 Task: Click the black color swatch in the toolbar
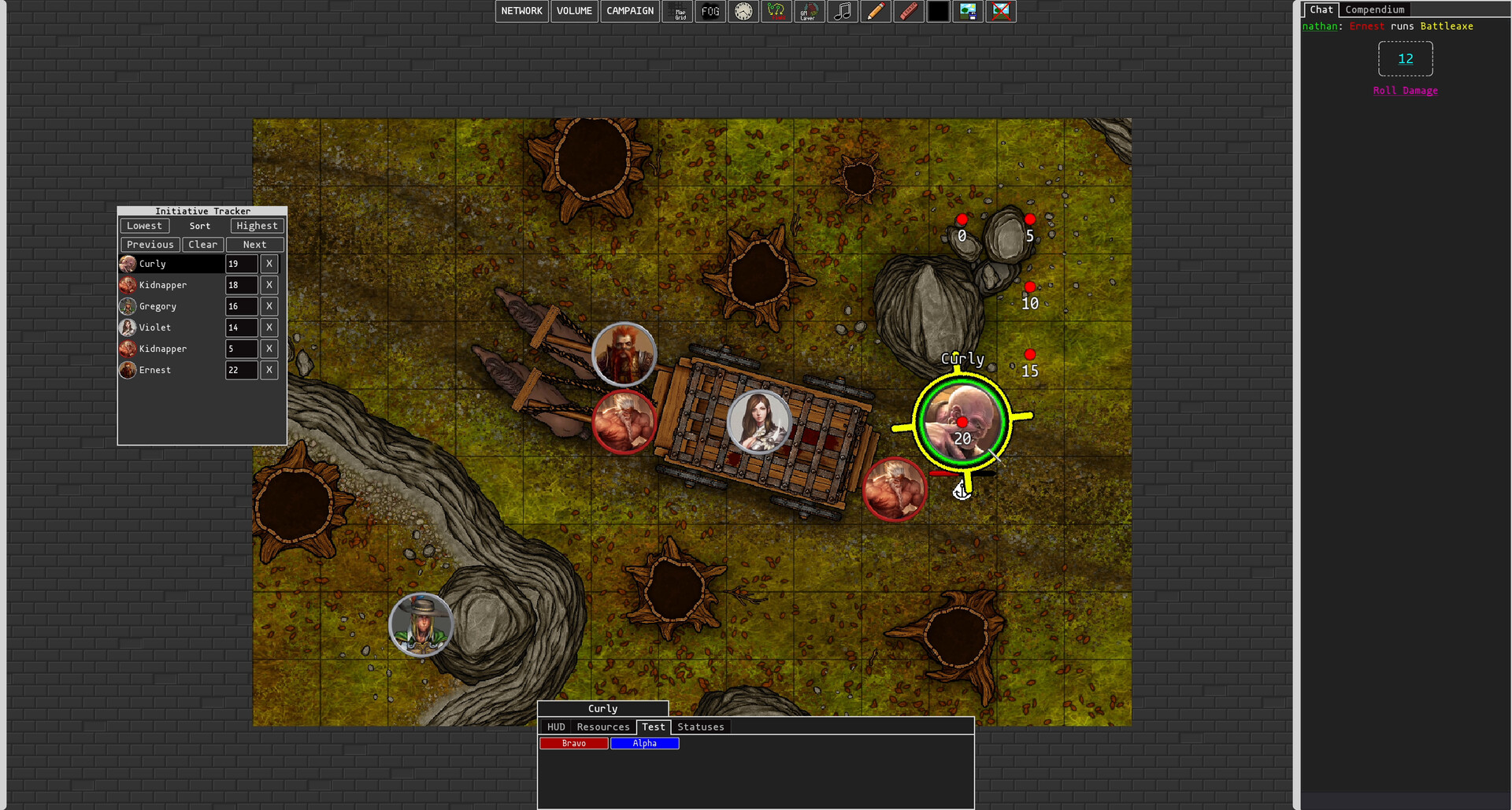pos(938,11)
